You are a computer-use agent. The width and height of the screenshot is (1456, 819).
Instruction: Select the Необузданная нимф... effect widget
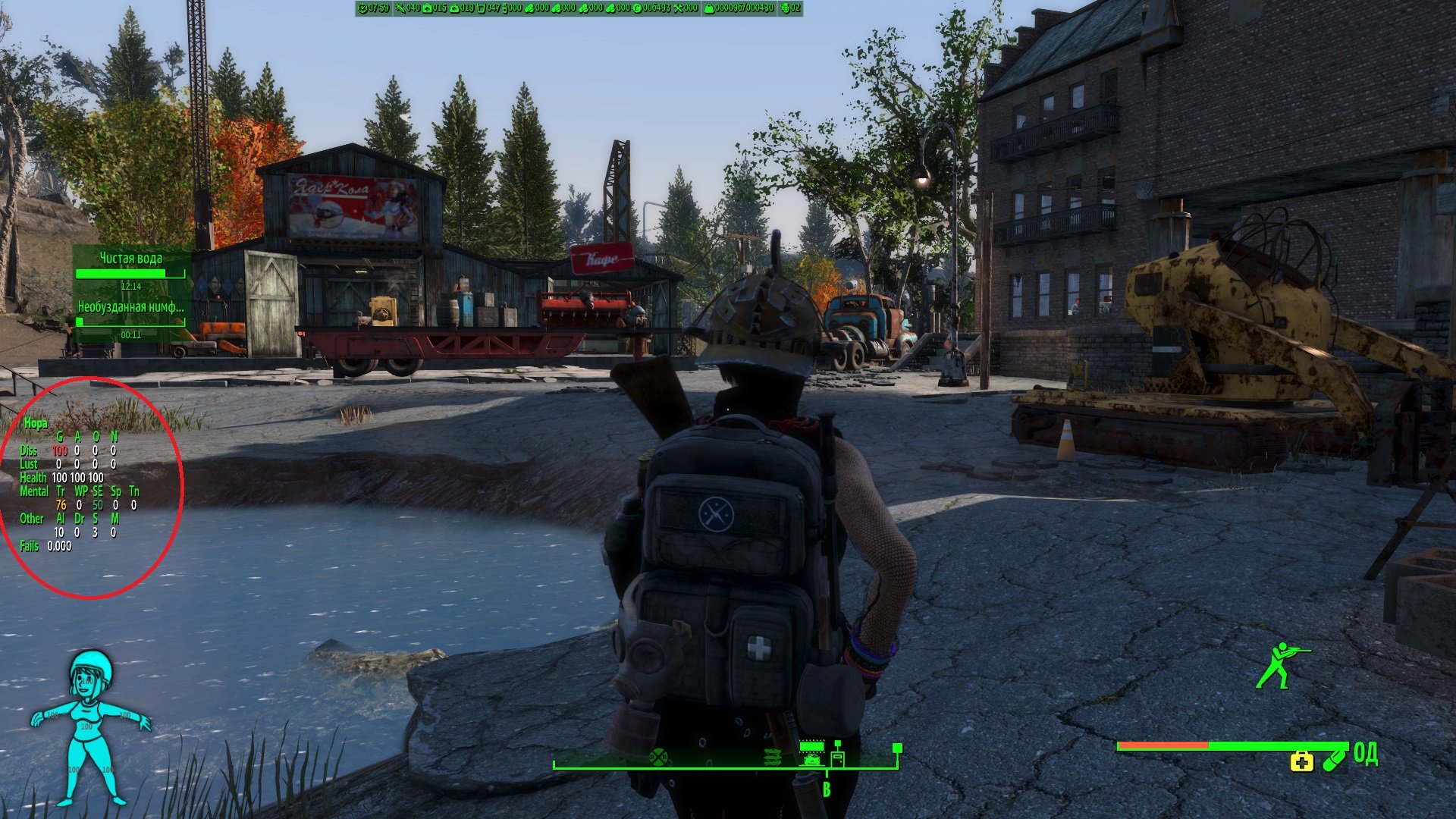(x=130, y=318)
